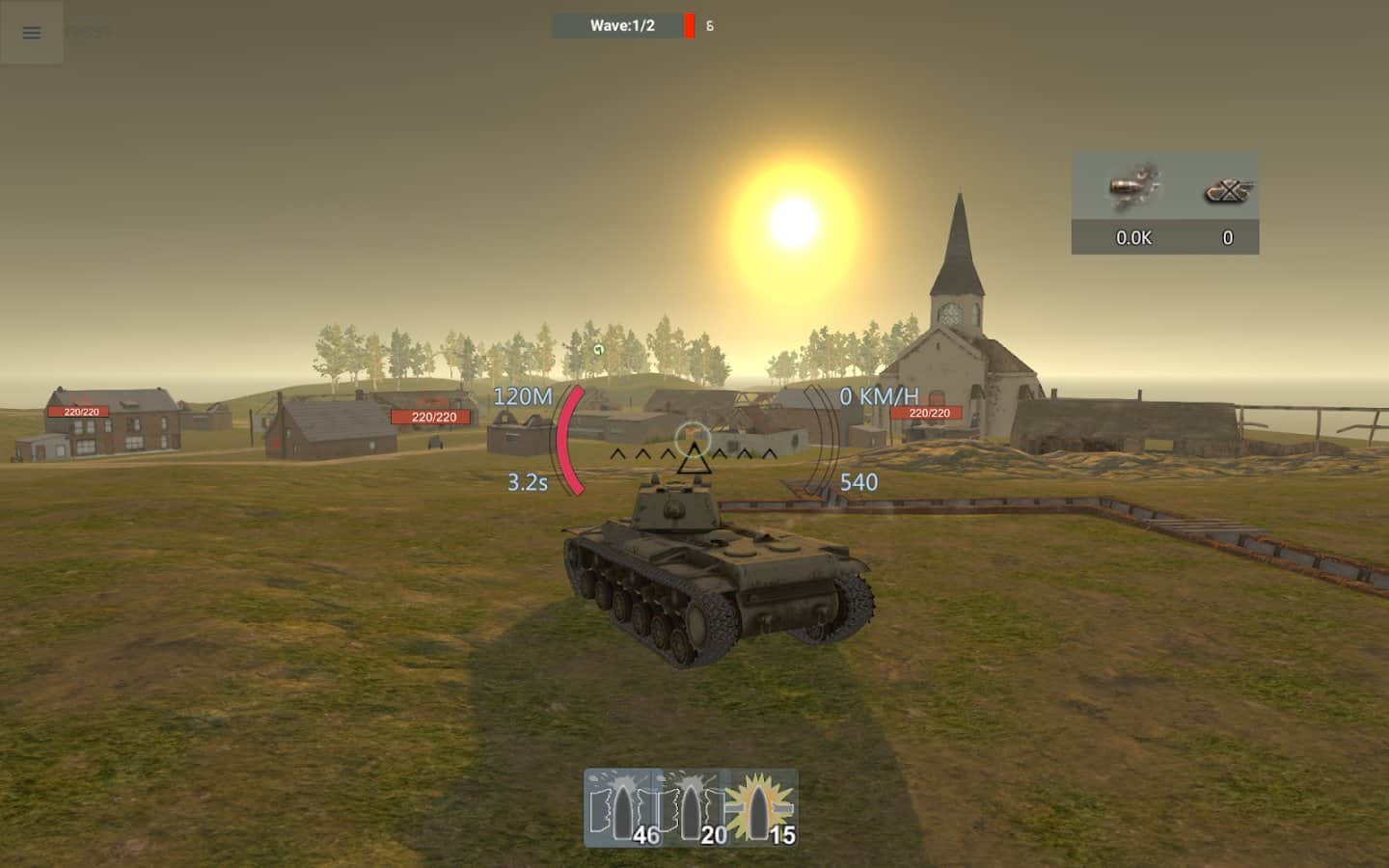Select the first armor-piercing shell showing 46 rounds

click(x=621, y=808)
